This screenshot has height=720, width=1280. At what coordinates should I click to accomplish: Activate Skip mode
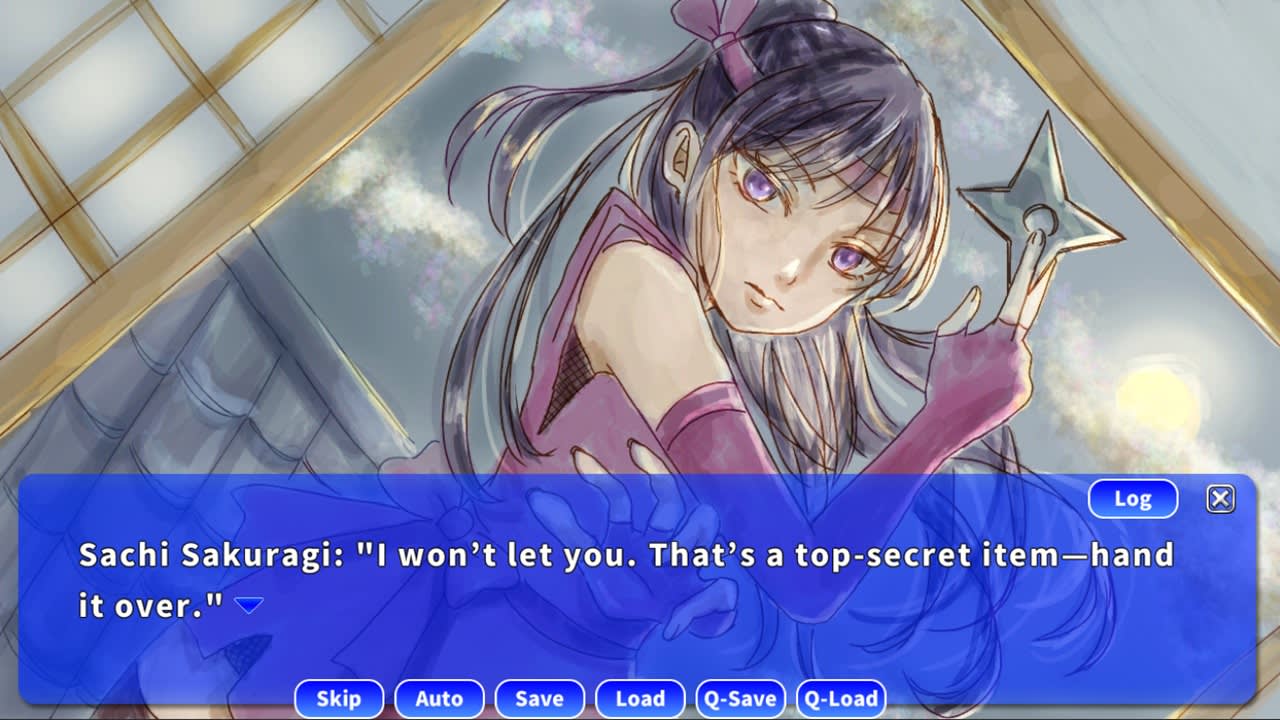point(339,698)
